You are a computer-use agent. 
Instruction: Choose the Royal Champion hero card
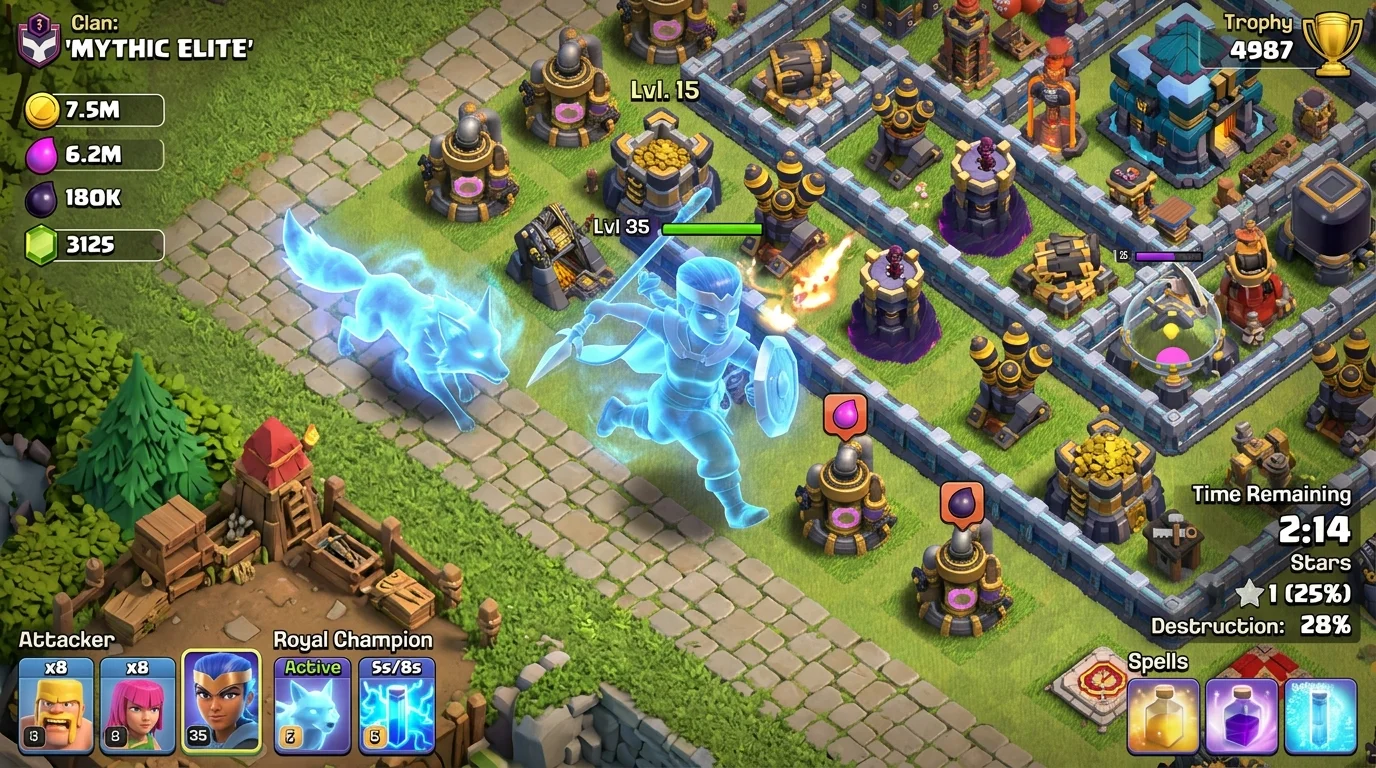221,701
